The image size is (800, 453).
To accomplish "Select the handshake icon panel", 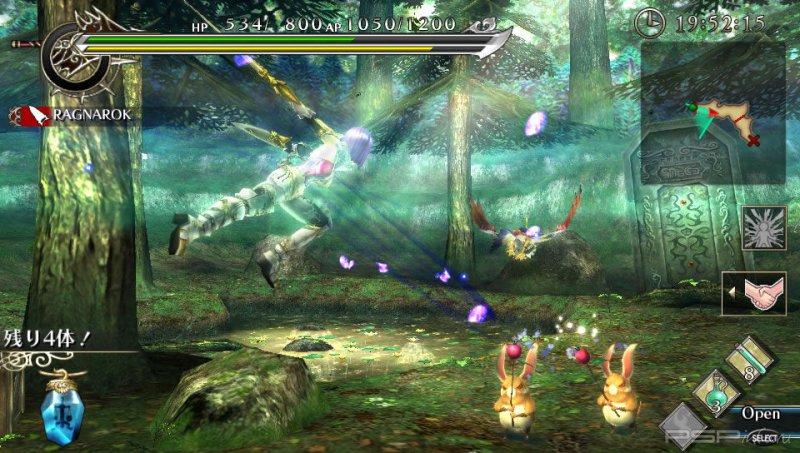I will [762, 293].
